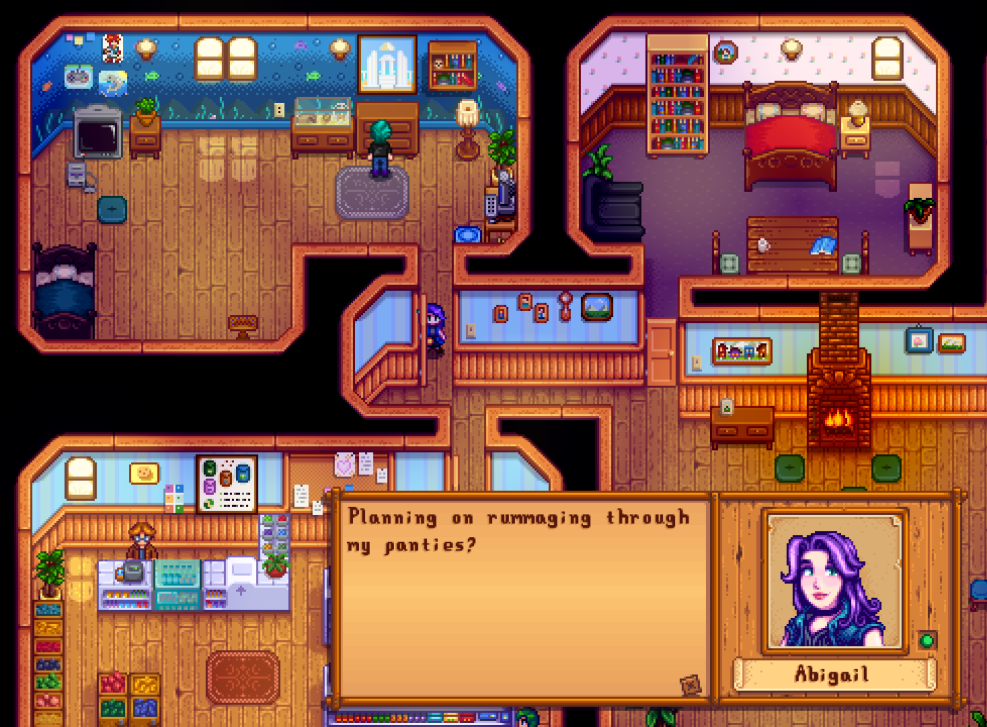
Task: Click the green friendship gem beside the portrait
Action: (x=926, y=640)
